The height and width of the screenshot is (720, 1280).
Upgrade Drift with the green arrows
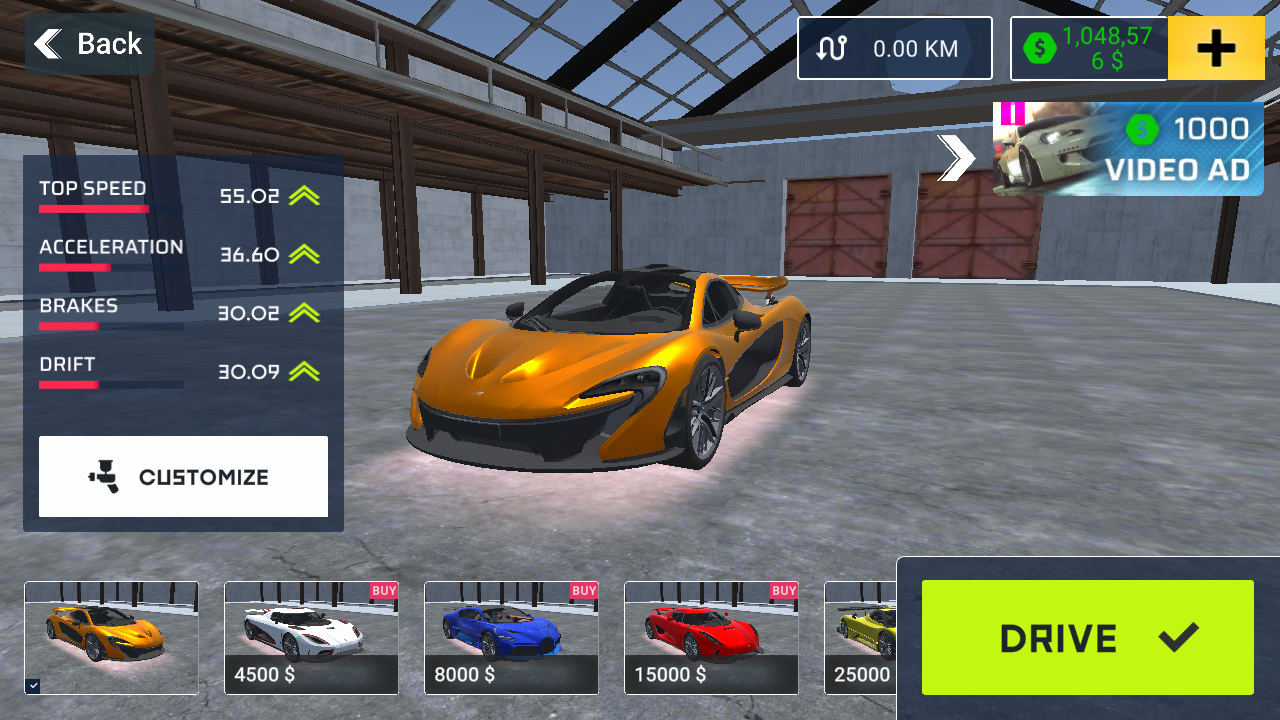click(304, 372)
